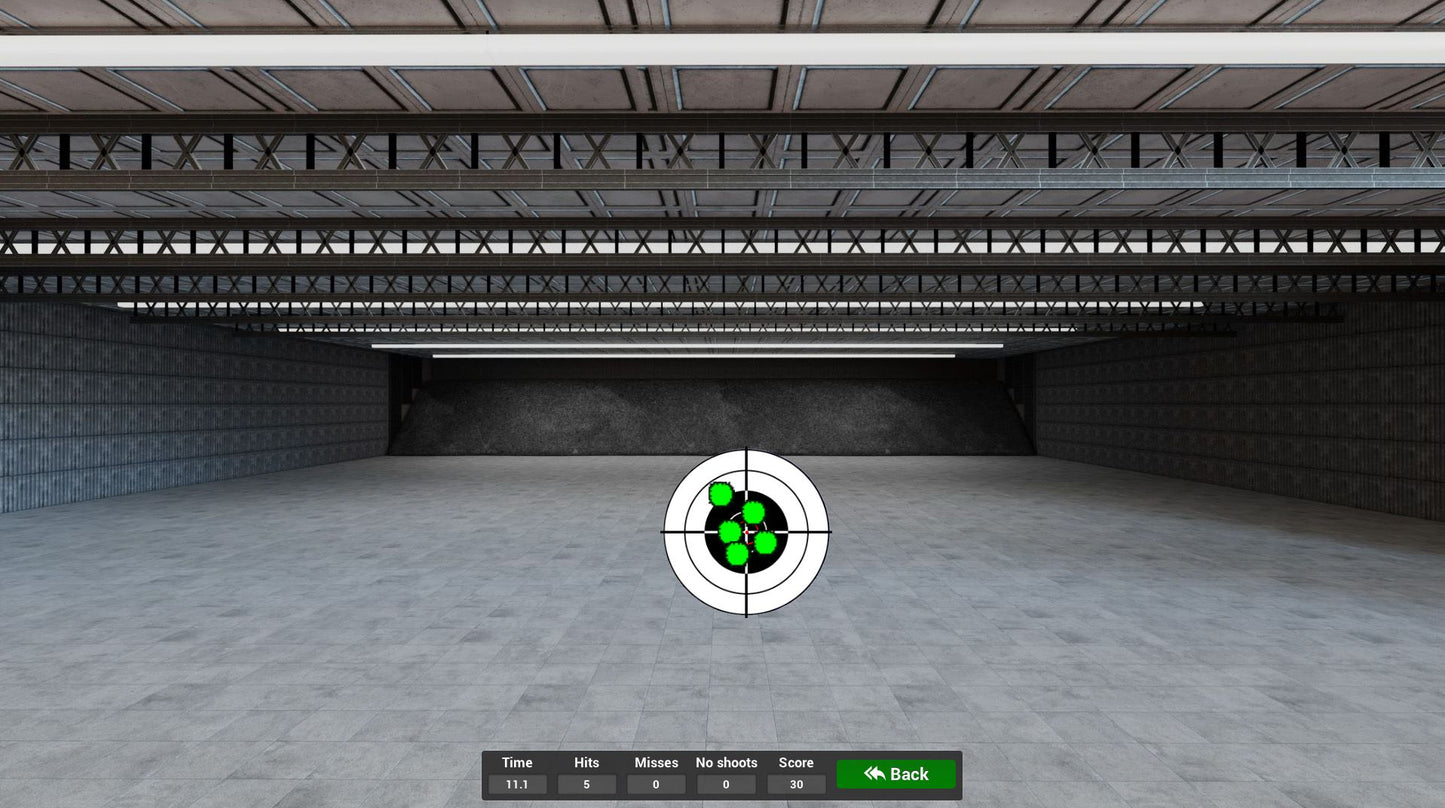The height and width of the screenshot is (808, 1445).
Task: Click the topmost green hit marker
Action: pyautogui.click(x=720, y=493)
